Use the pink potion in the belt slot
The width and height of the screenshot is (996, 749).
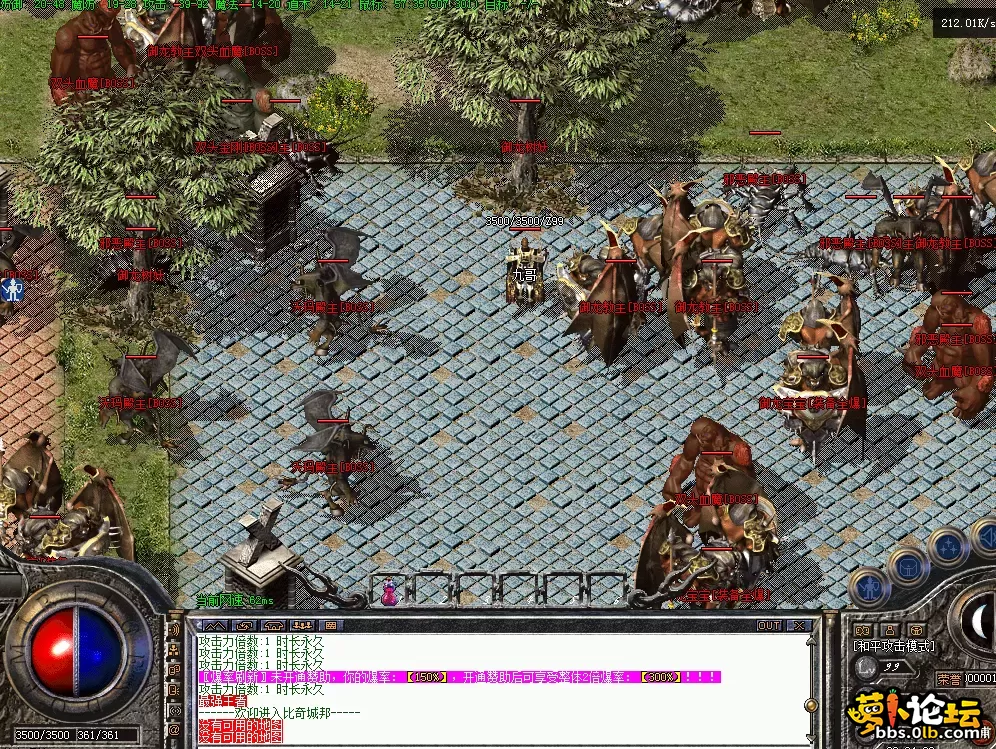pyautogui.click(x=387, y=592)
